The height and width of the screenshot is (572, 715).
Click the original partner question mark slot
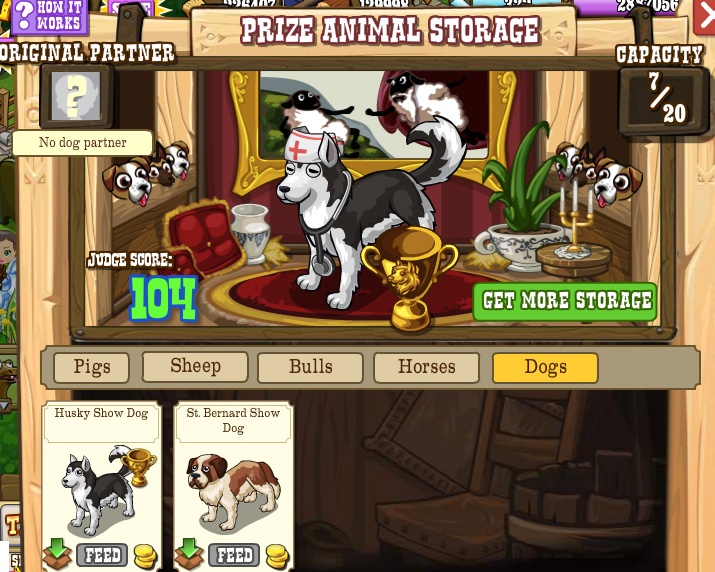click(x=76, y=95)
